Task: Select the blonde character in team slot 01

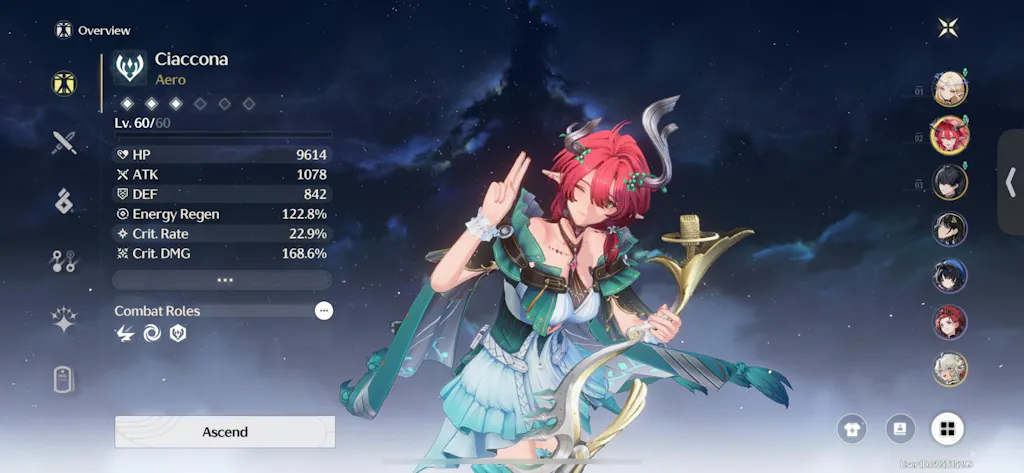Action: tap(950, 89)
